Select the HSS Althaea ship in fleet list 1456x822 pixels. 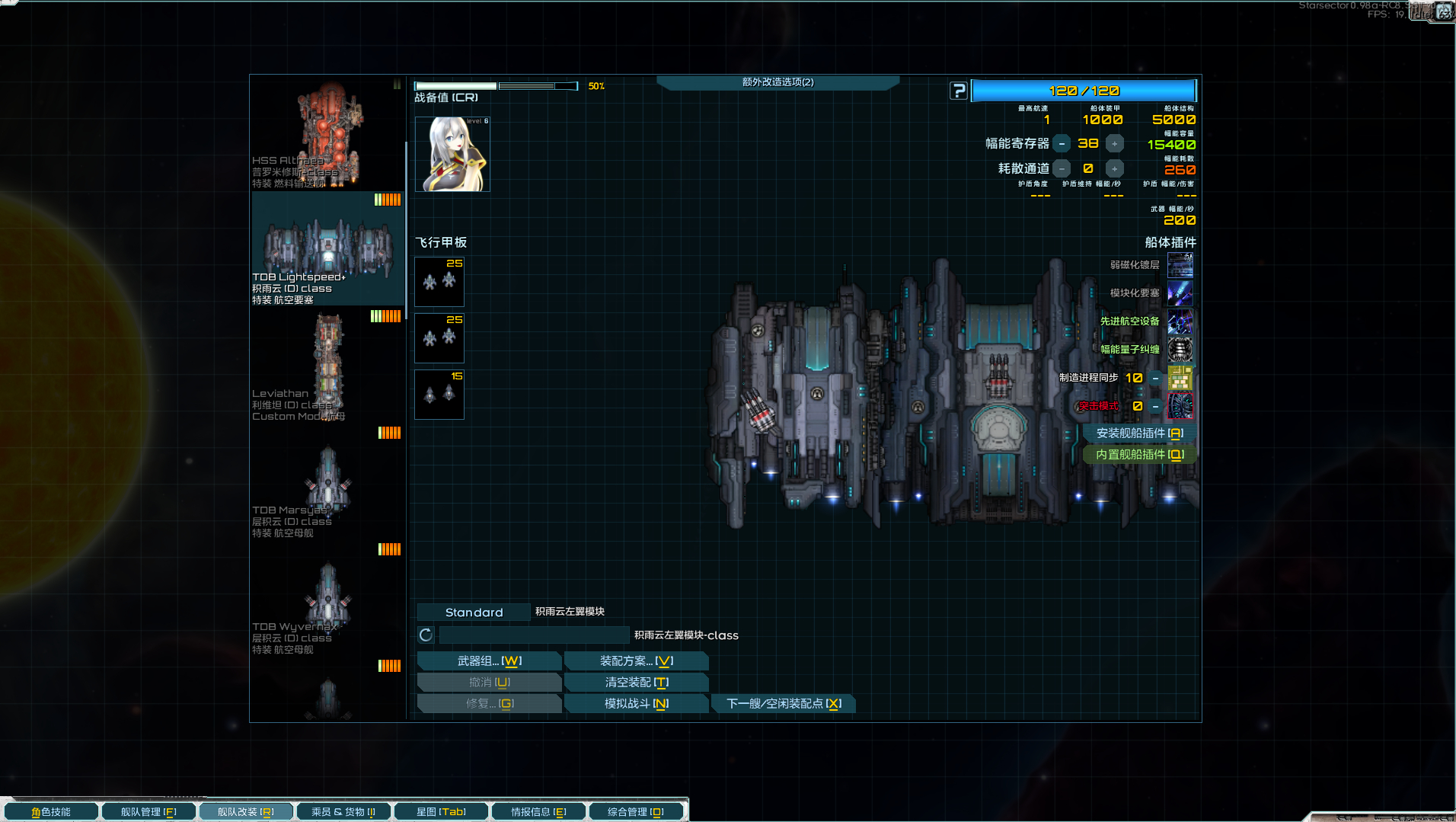pos(328,133)
